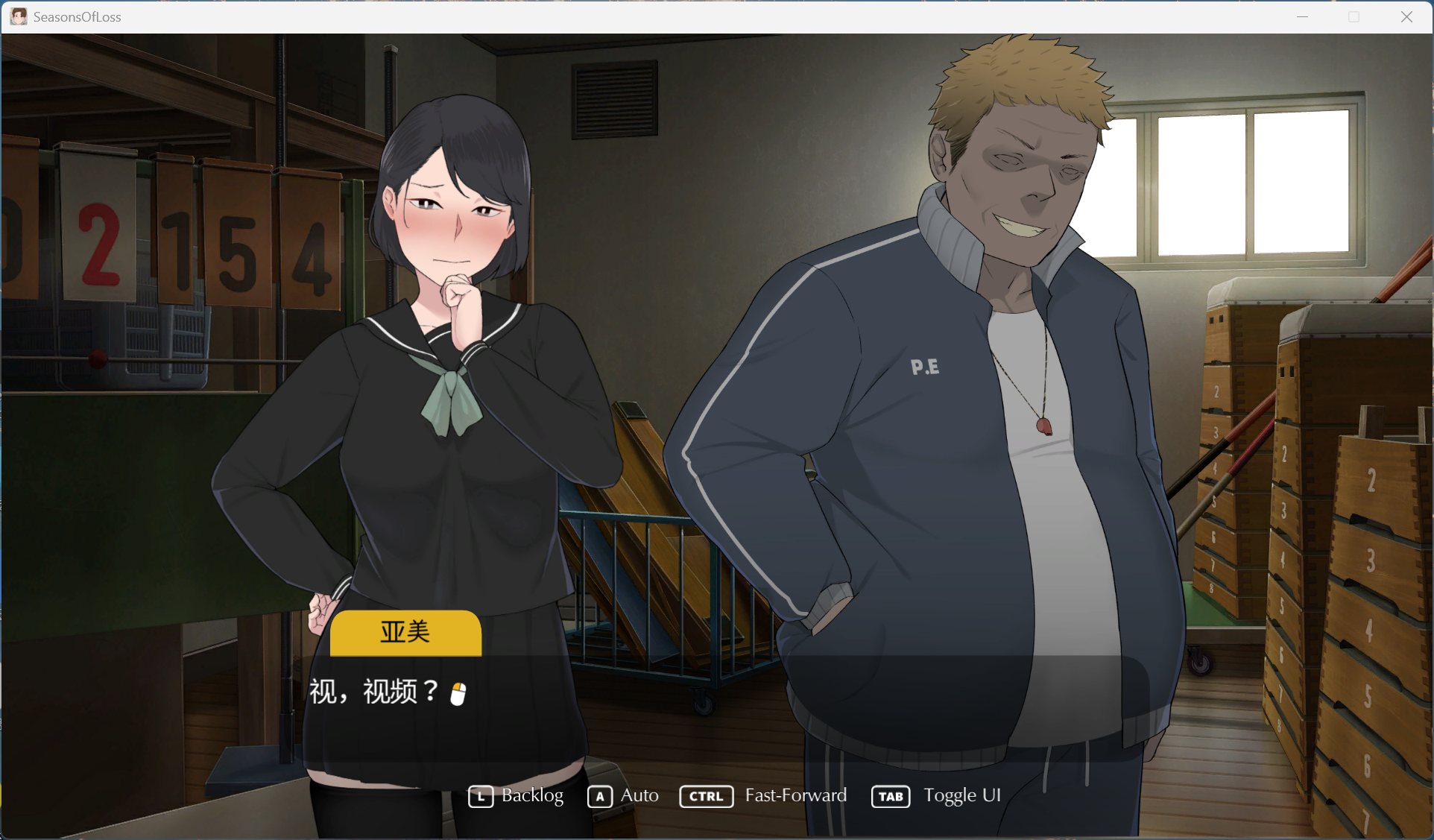The width and height of the screenshot is (1434, 840).
Task: Click the A key badge next to Auto
Action: (598, 796)
